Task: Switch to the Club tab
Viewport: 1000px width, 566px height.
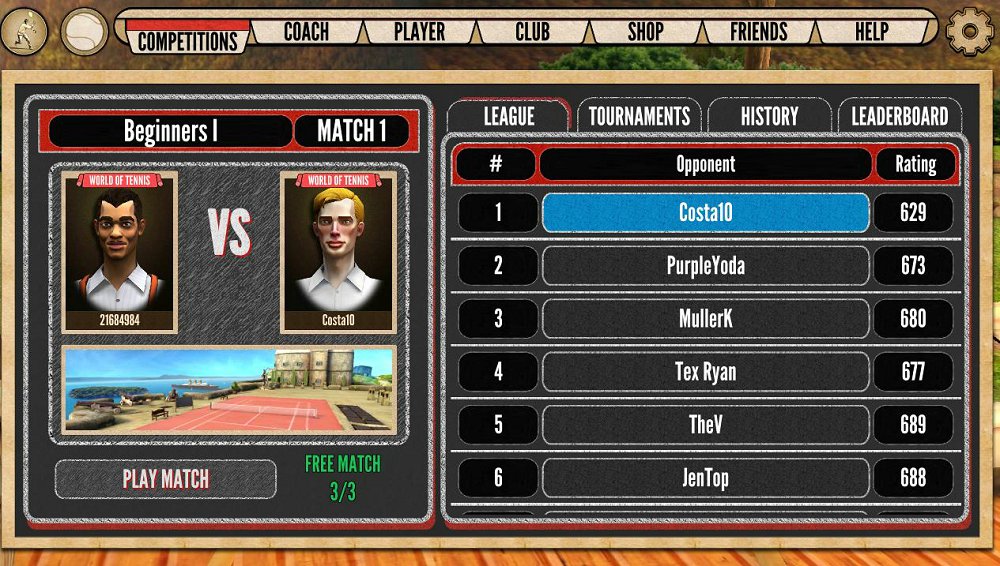Action: pyautogui.click(x=532, y=31)
